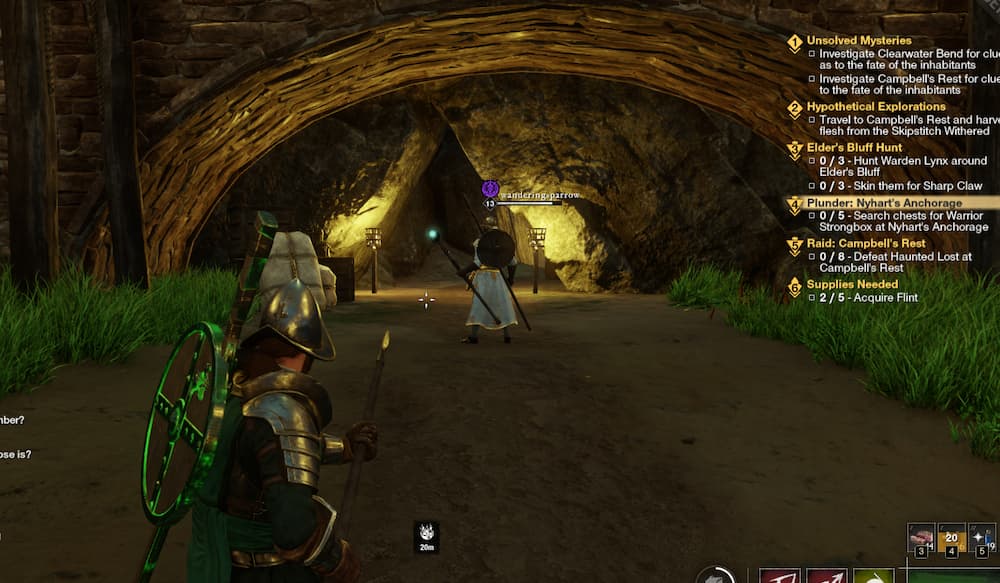This screenshot has width=1000, height=583.
Task: Track the Elder's Bluff Hunt mission
Action: pos(854,147)
